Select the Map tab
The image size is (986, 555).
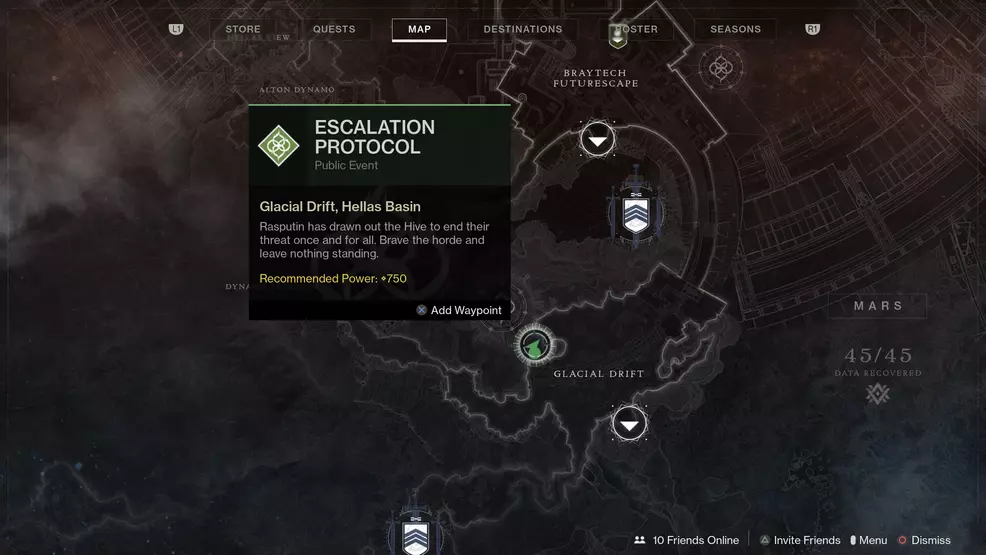[419, 30]
